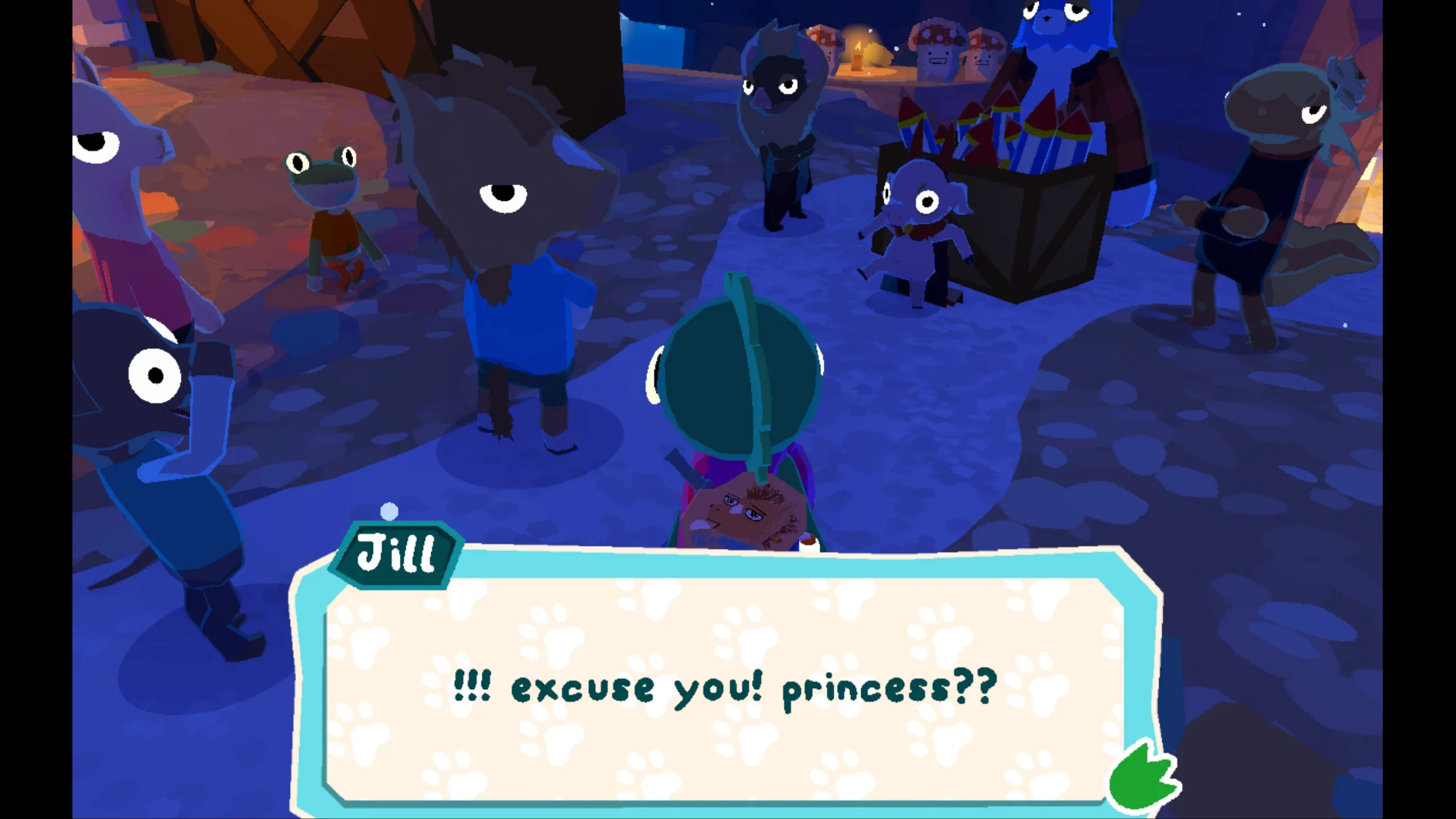
Task: Click the blue dot above the Jill name plate
Action: tap(389, 511)
